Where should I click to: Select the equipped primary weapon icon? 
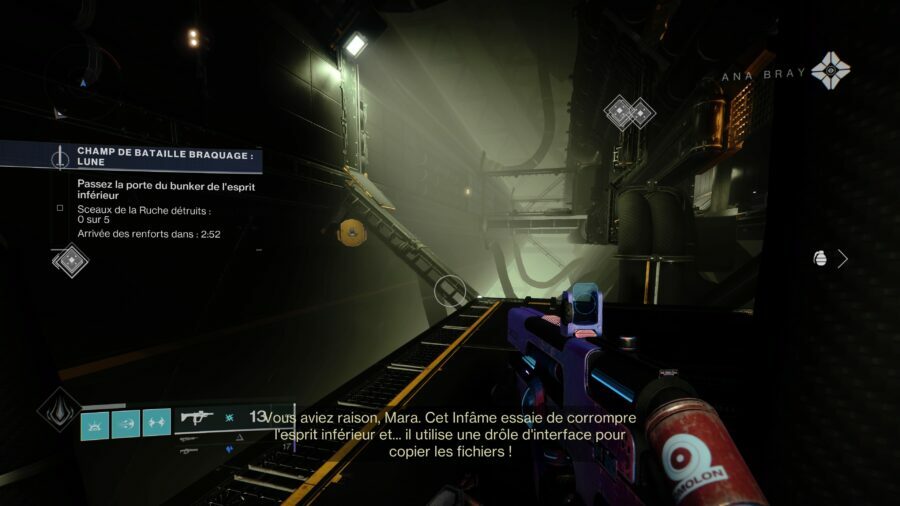pyautogui.click(x=197, y=417)
